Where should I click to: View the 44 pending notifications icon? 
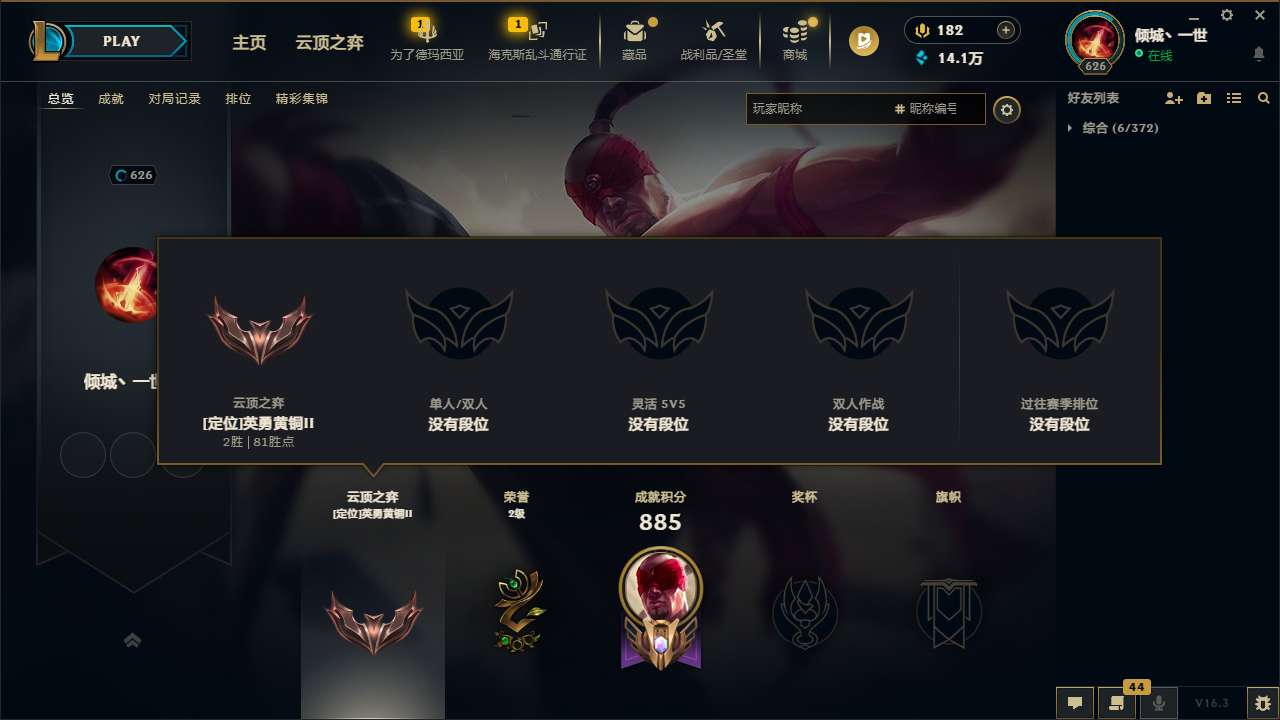(1118, 703)
